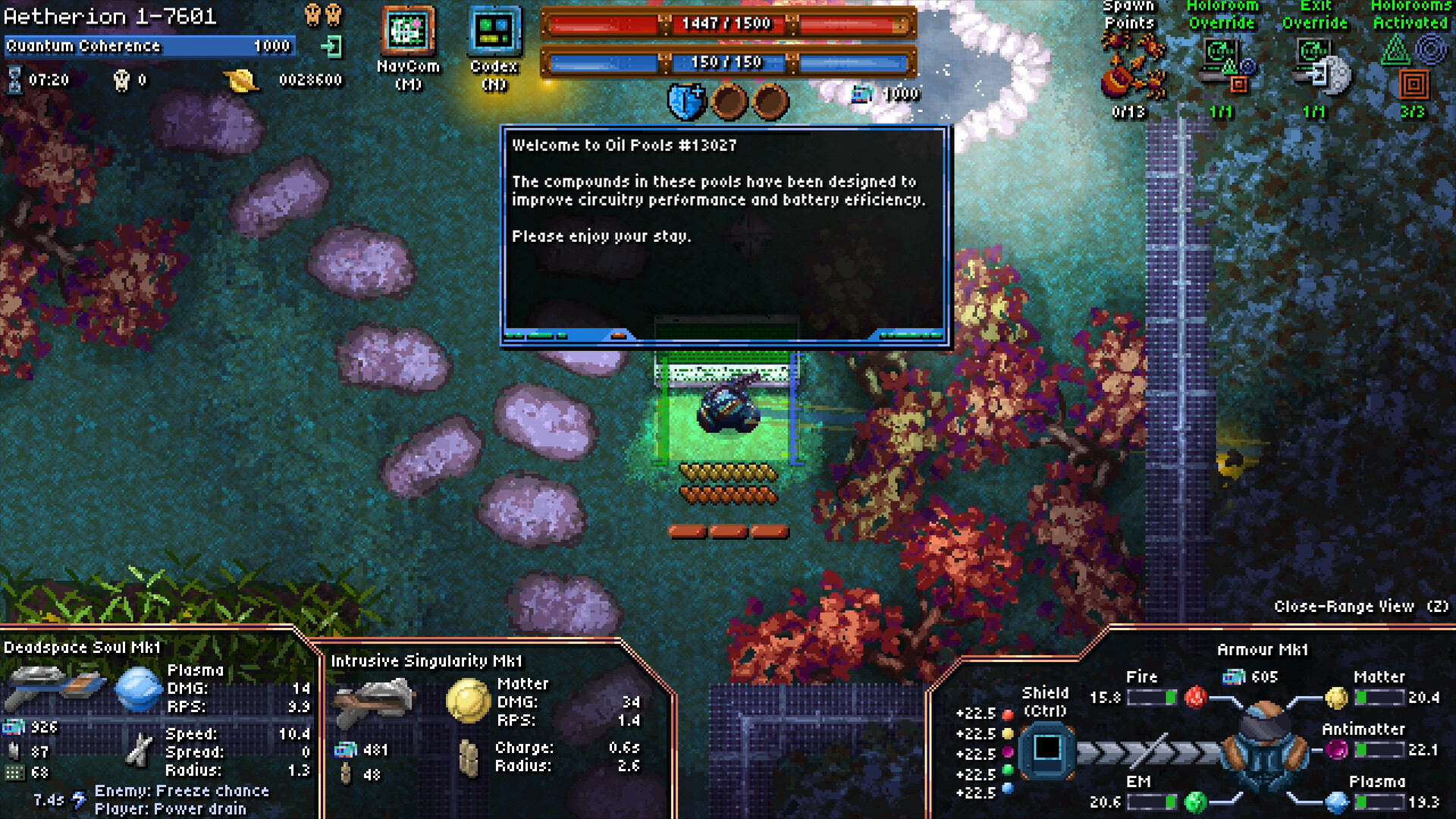Image resolution: width=1456 pixels, height=819 pixels.
Task: Select the Matter resistance gem
Action: point(1336,698)
